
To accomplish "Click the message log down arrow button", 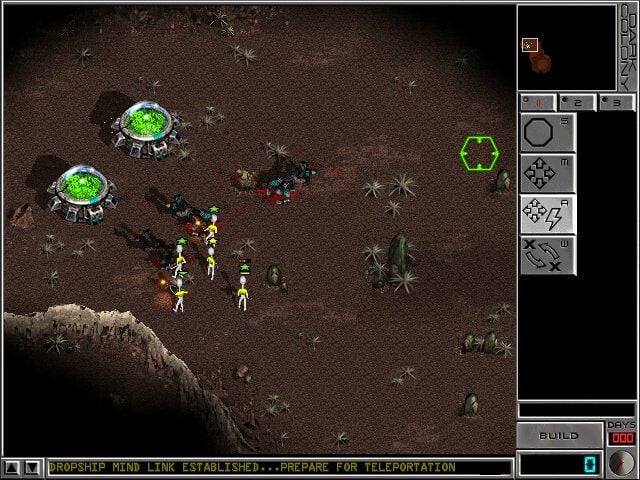I will (x=33, y=467).
